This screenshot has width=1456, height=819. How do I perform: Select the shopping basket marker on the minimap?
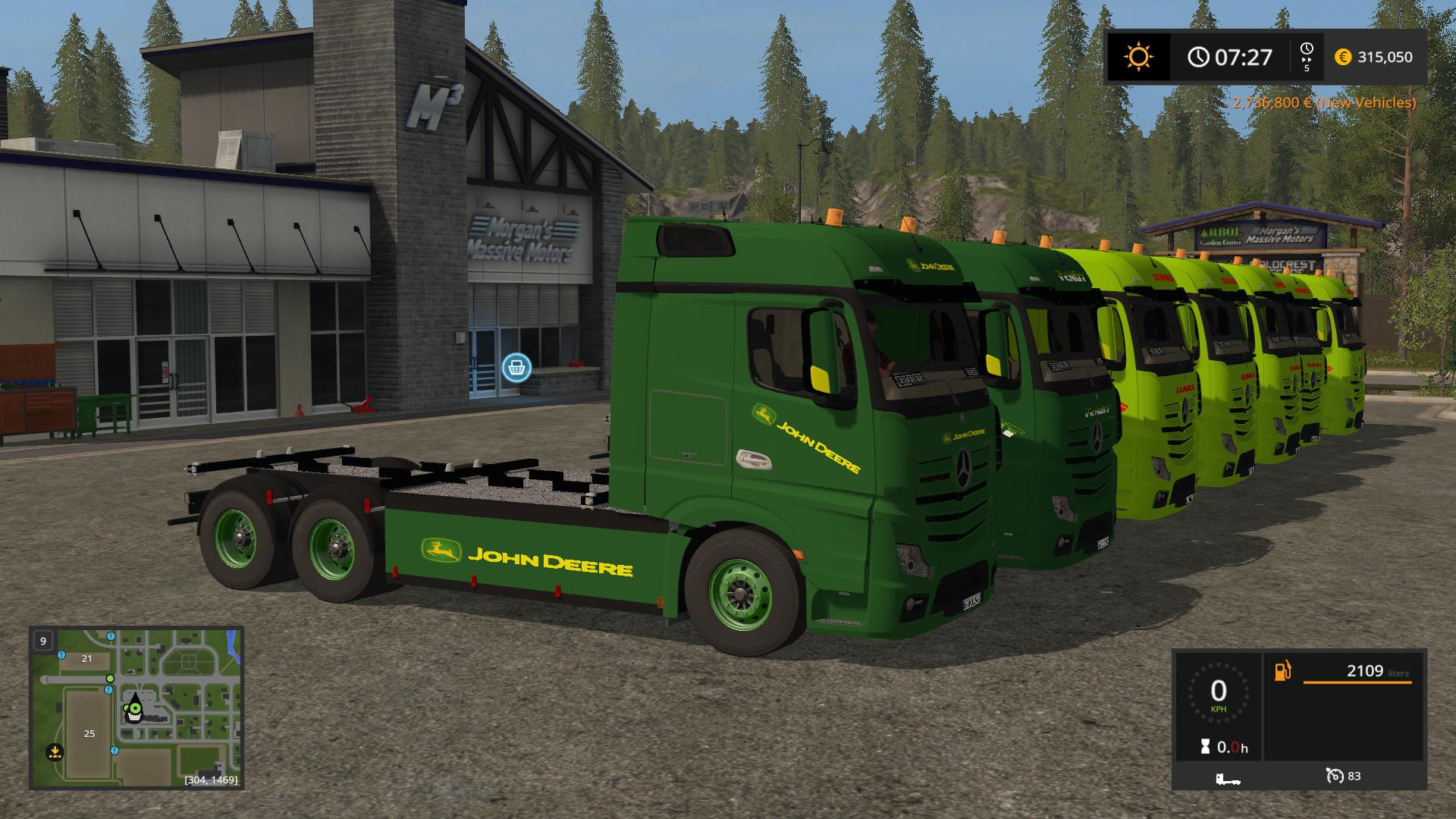[x=134, y=716]
